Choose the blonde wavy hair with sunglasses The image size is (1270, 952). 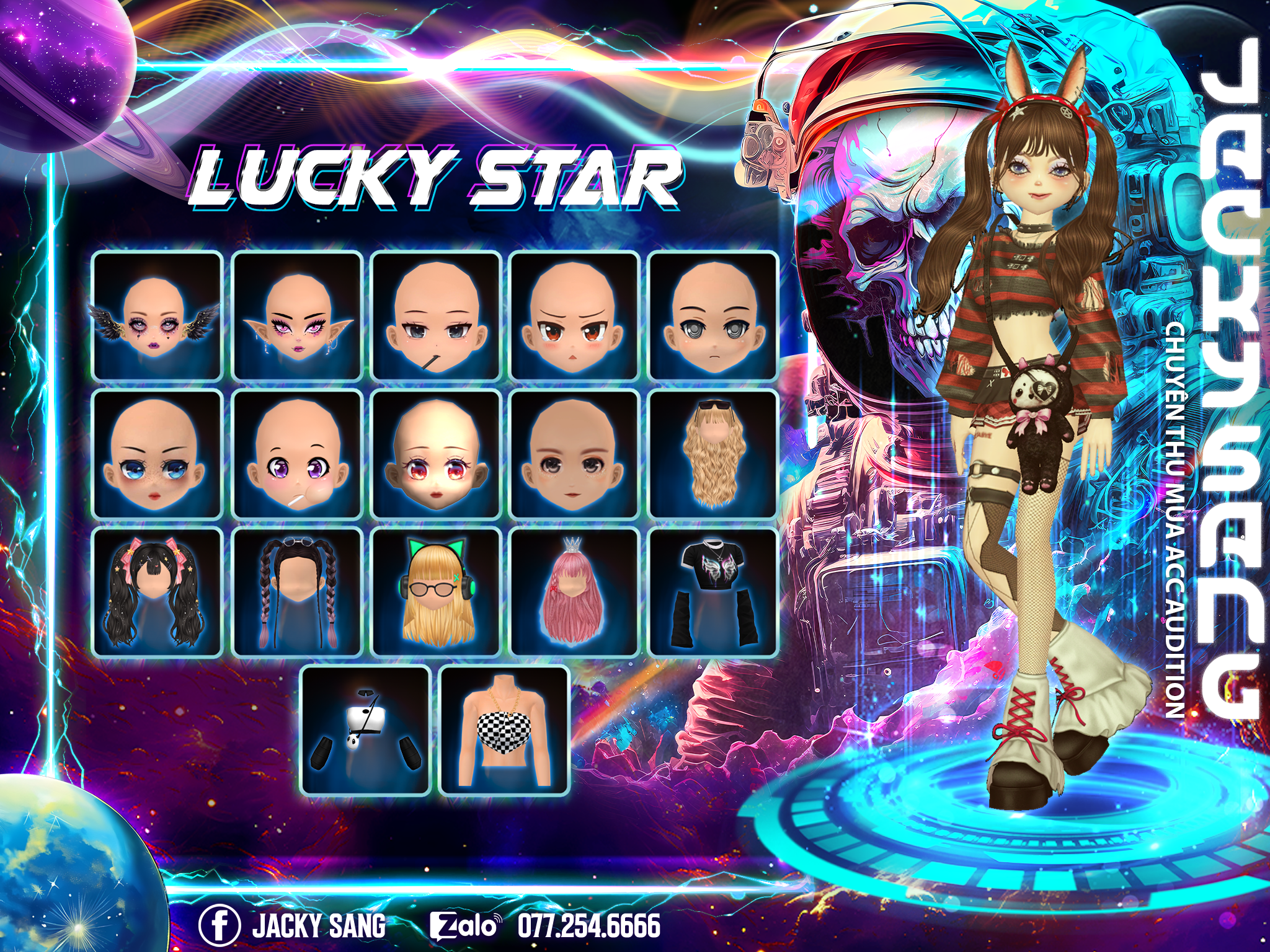pos(713,454)
